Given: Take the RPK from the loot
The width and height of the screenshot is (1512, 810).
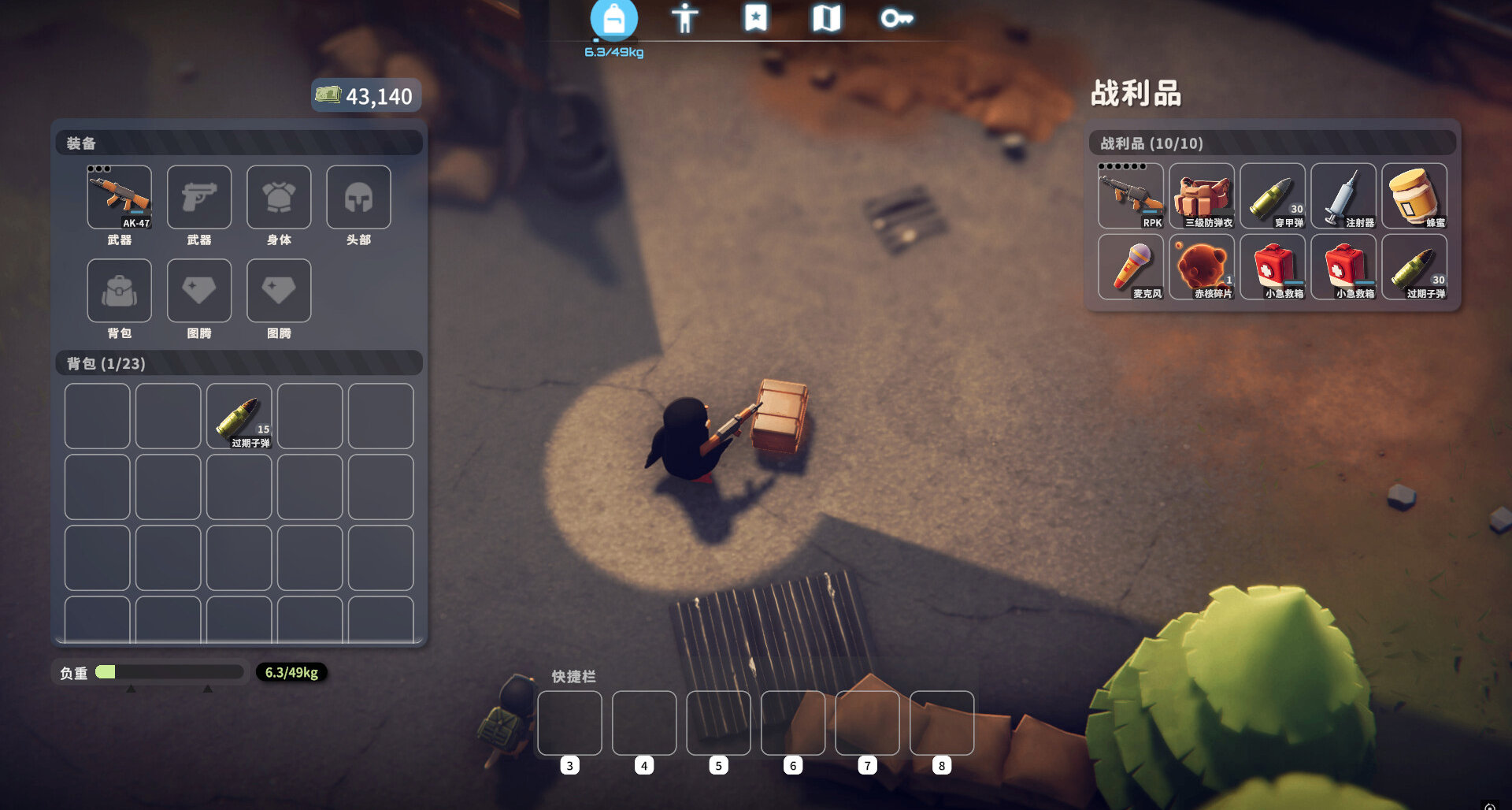Looking at the screenshot, I should click(1131, 196).
